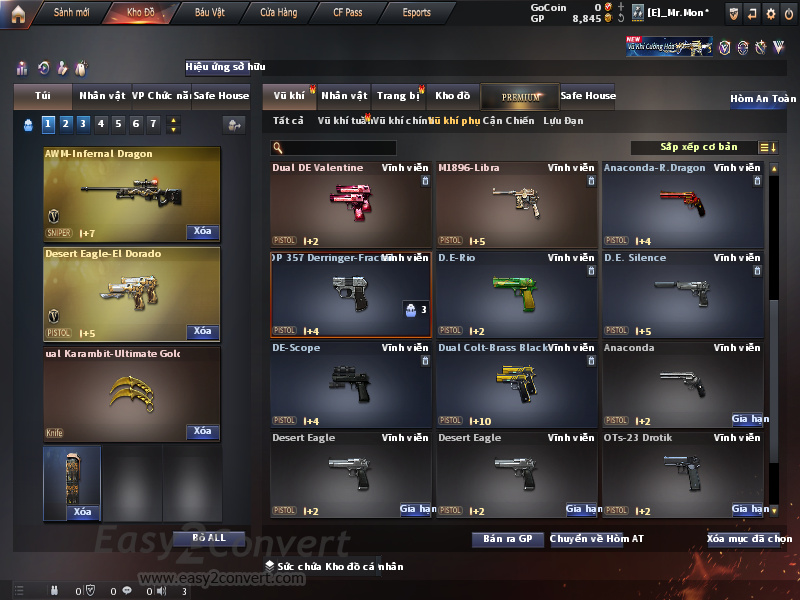800x600 pixels.
Task: Click Chuyển về Hòm AT button
Action: 597,539
